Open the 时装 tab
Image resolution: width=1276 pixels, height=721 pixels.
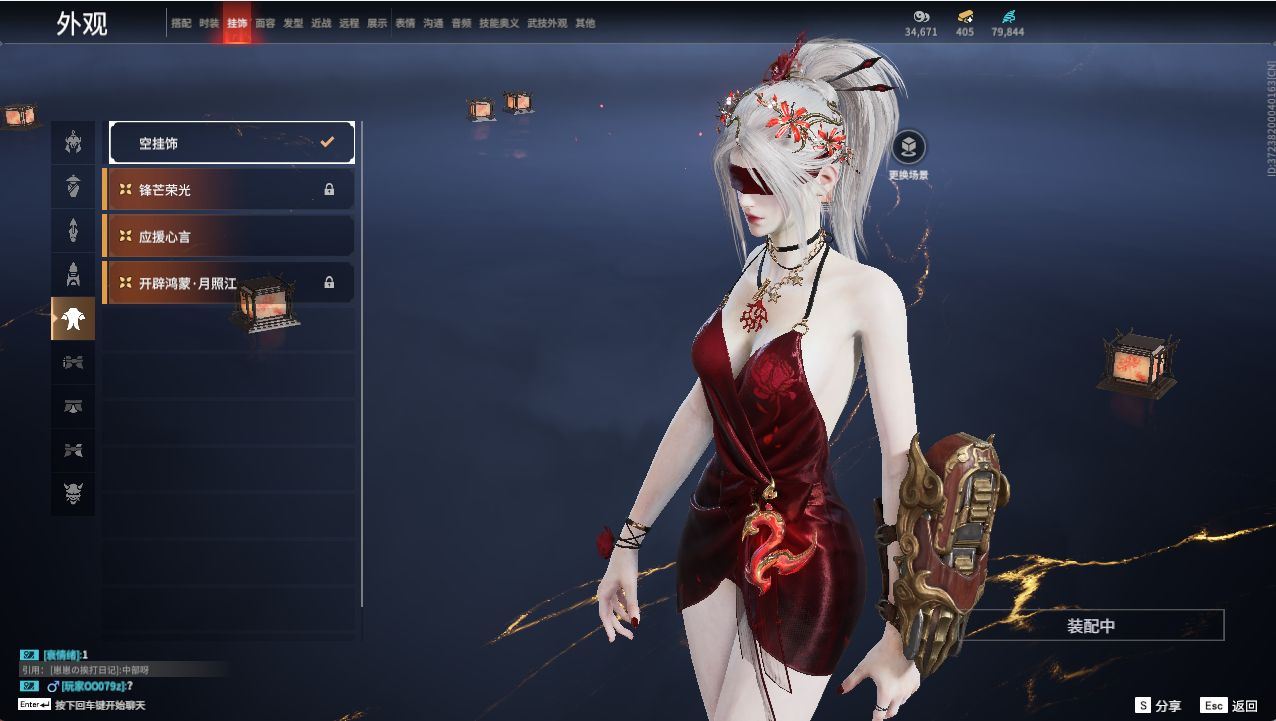pos(209,23)
